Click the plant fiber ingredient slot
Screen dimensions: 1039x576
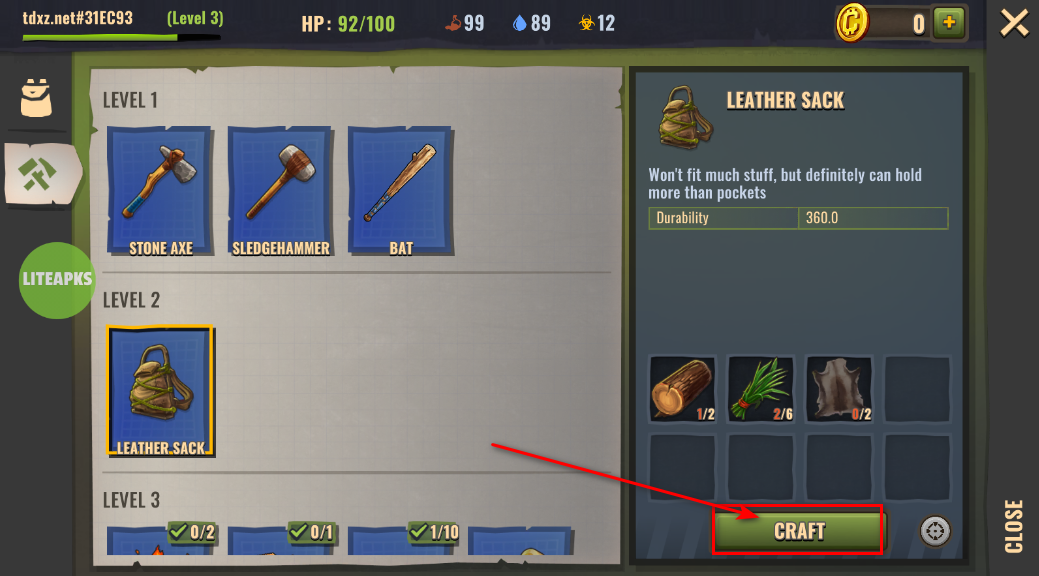pyautogui.click(x=761, y=389)
